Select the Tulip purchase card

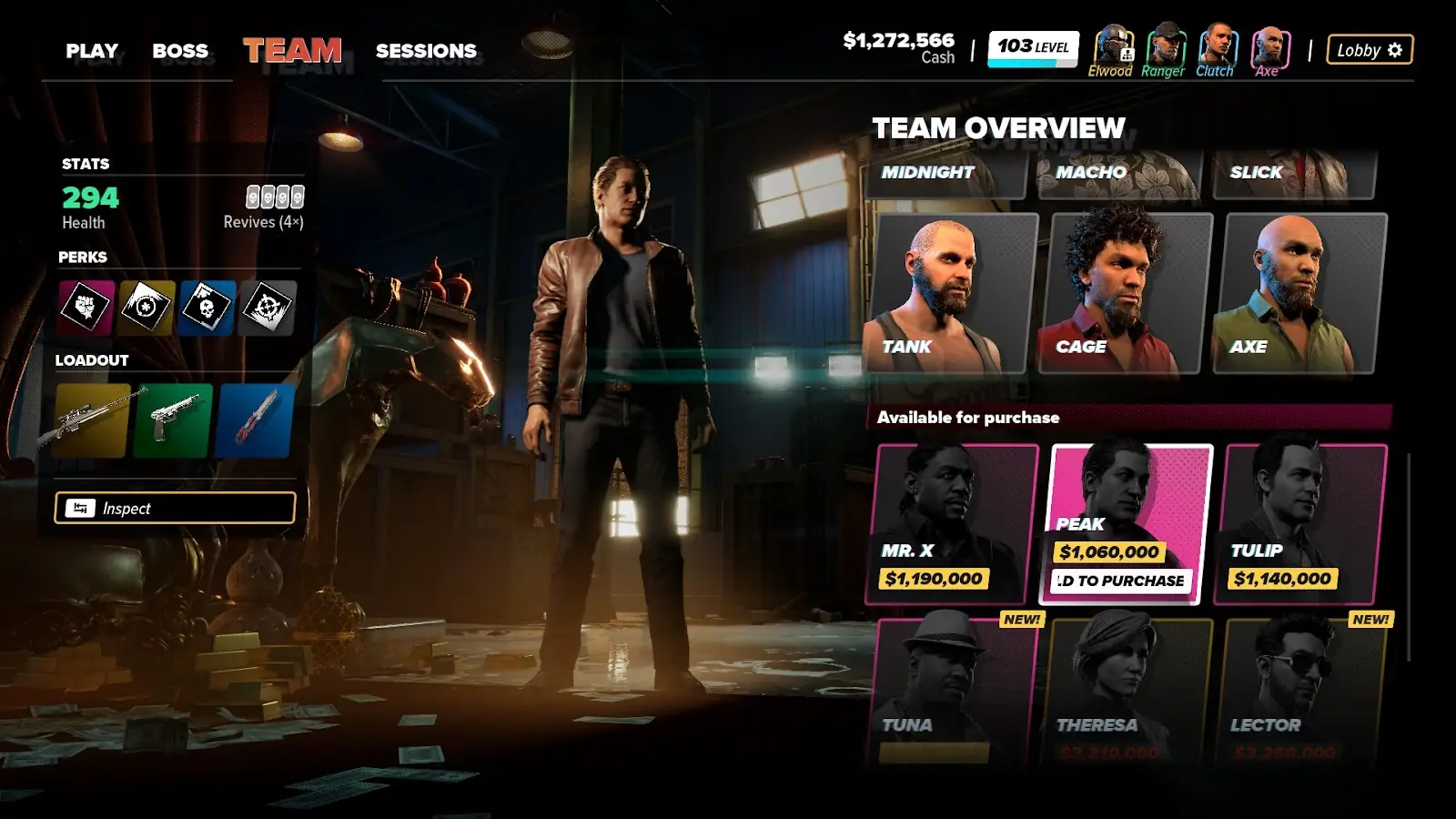1300,524
